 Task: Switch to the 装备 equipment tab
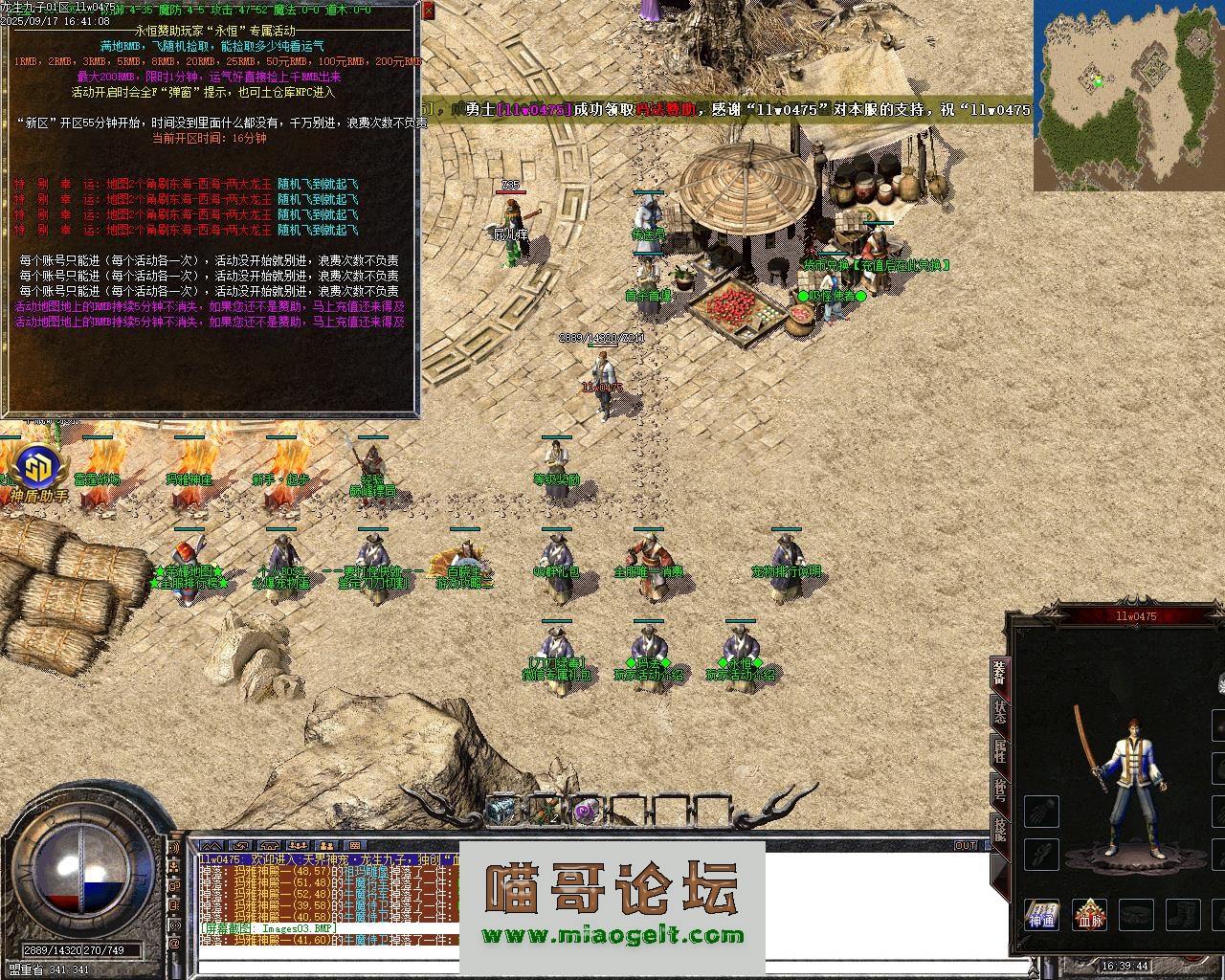(999, 673)
